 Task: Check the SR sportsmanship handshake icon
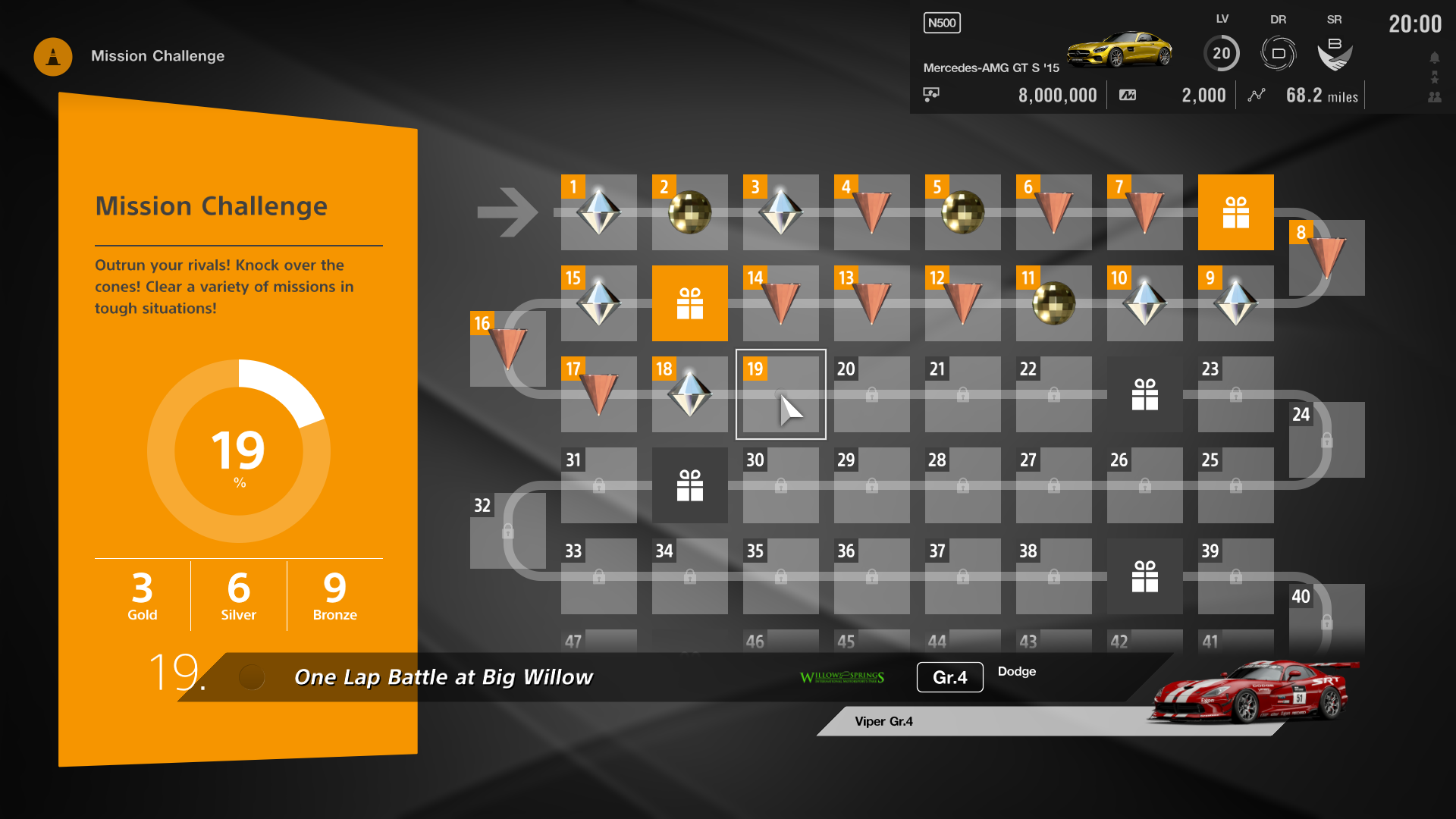1335,52
